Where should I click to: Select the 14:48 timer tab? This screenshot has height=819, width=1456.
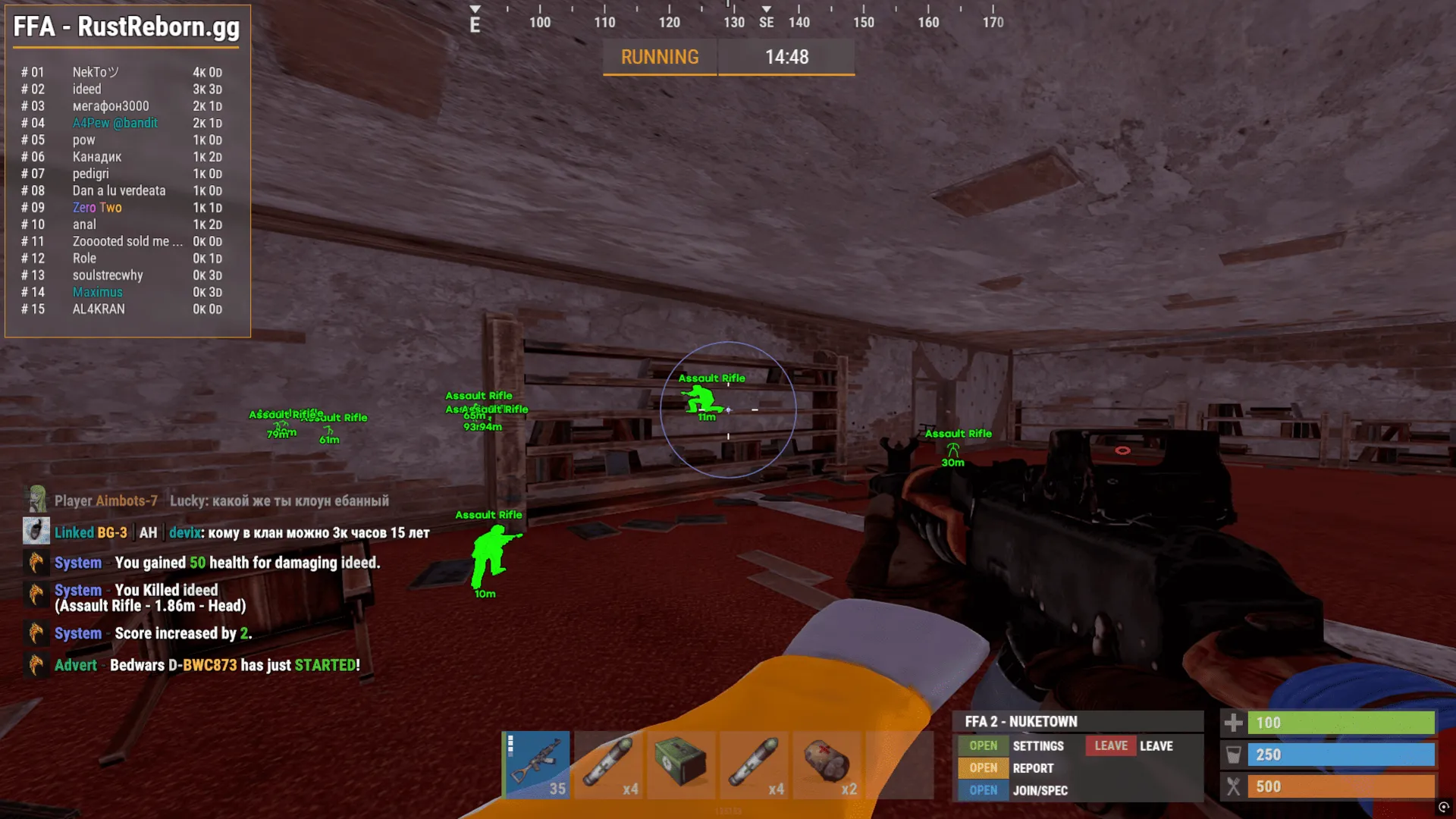tap(786, 57)
